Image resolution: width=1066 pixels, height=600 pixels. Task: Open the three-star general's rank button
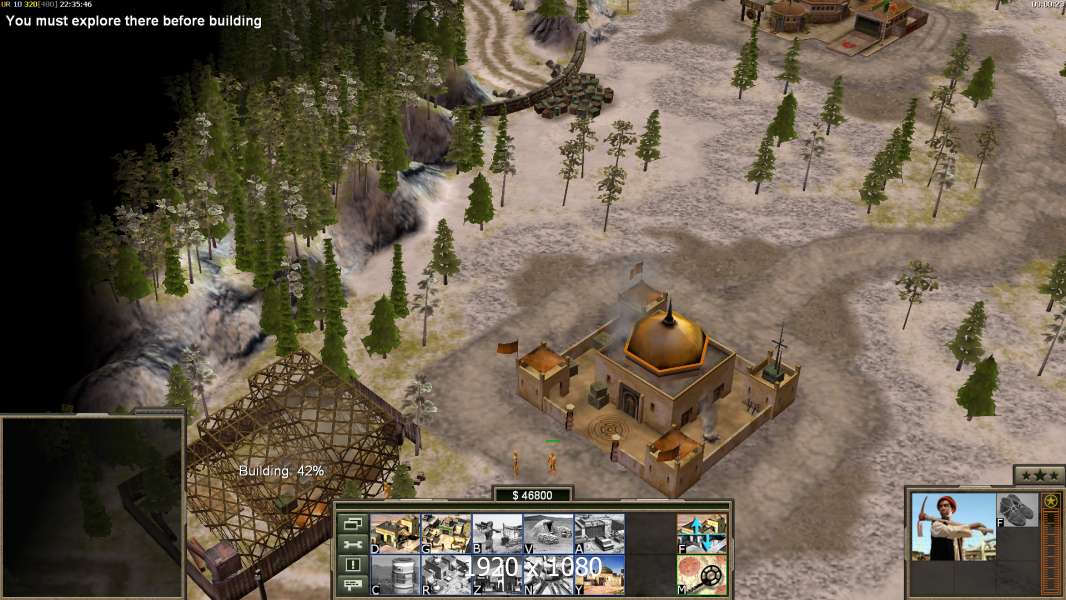pos(1038,475)
